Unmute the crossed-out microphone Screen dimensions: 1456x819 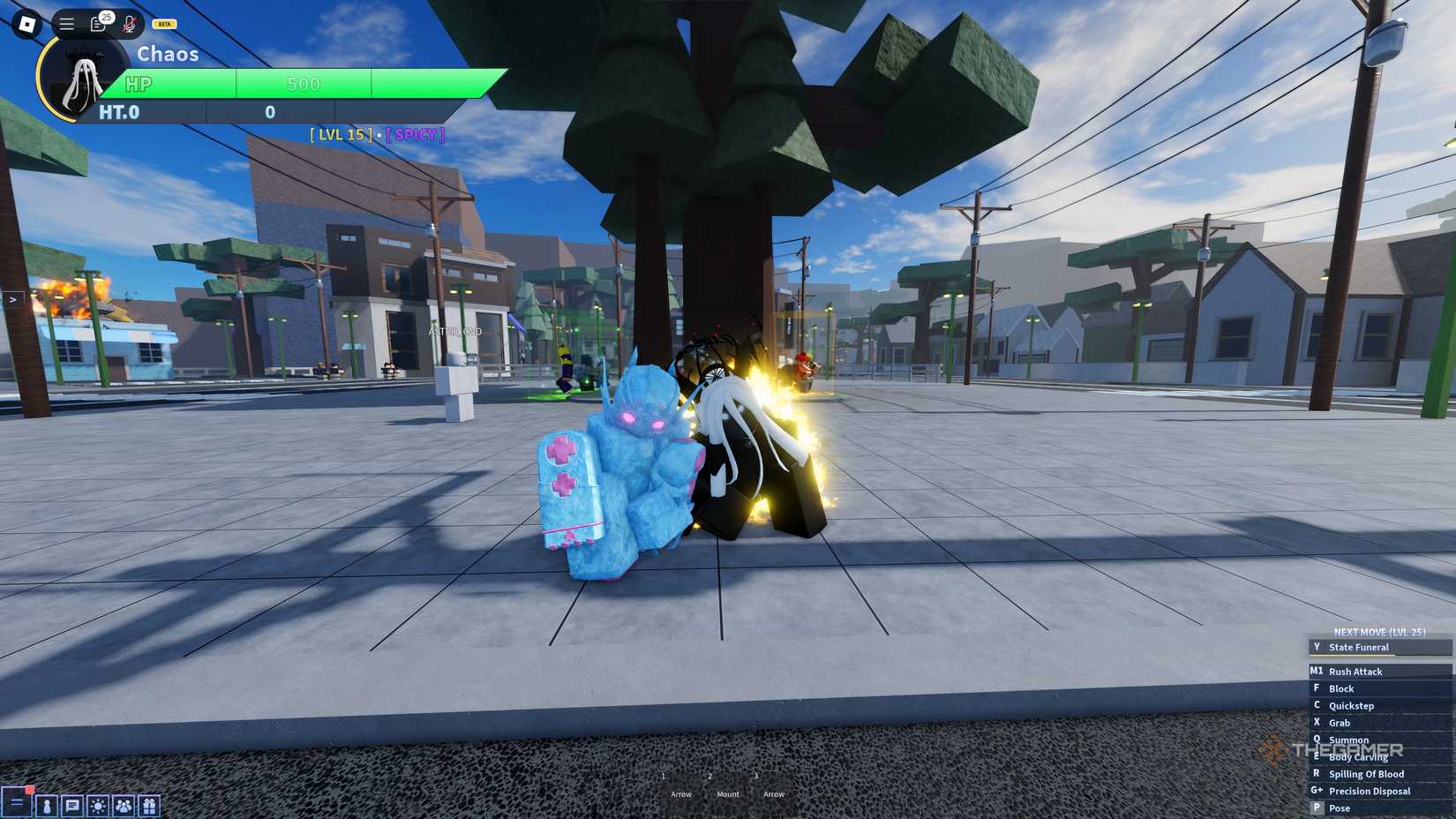(129, 23)
